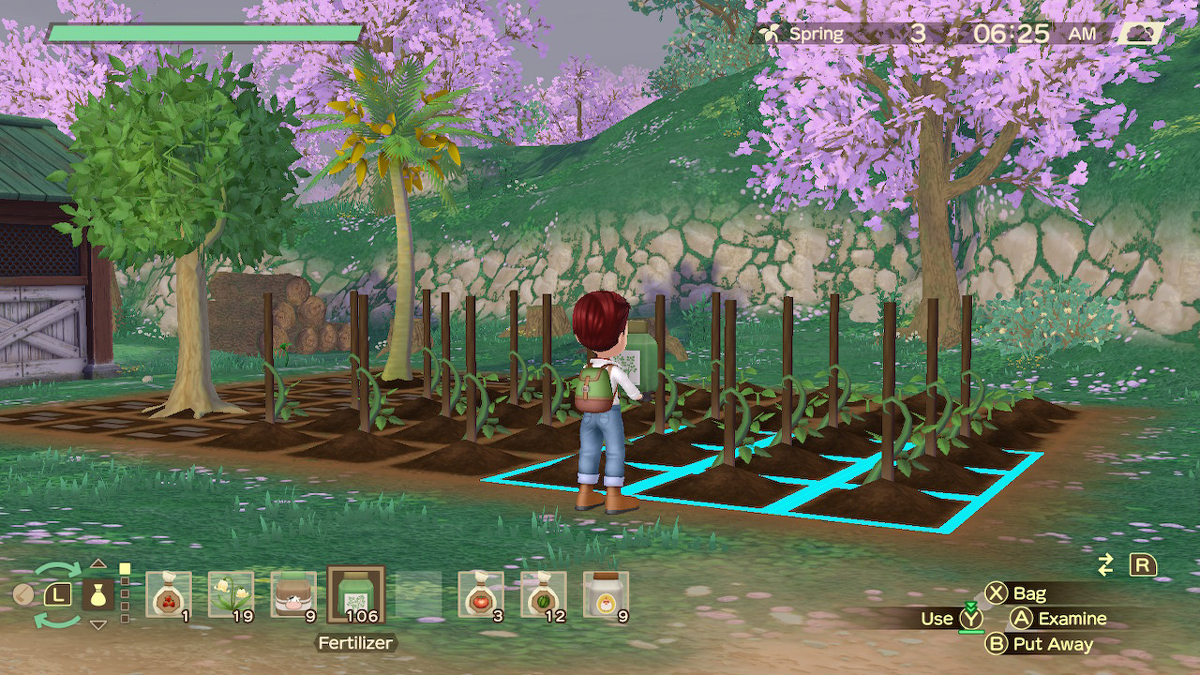Click the up arrow above the bag icon
The height and width of the screenshot is (675, 1200).
(x=98, y=564)
